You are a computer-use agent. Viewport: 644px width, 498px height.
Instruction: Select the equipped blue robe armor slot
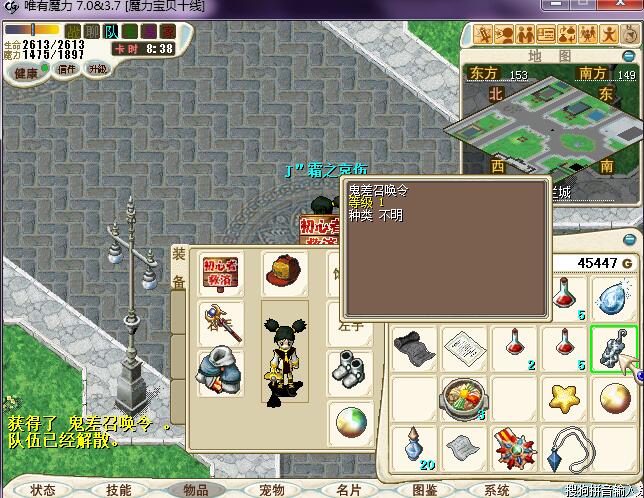[221, 370]
